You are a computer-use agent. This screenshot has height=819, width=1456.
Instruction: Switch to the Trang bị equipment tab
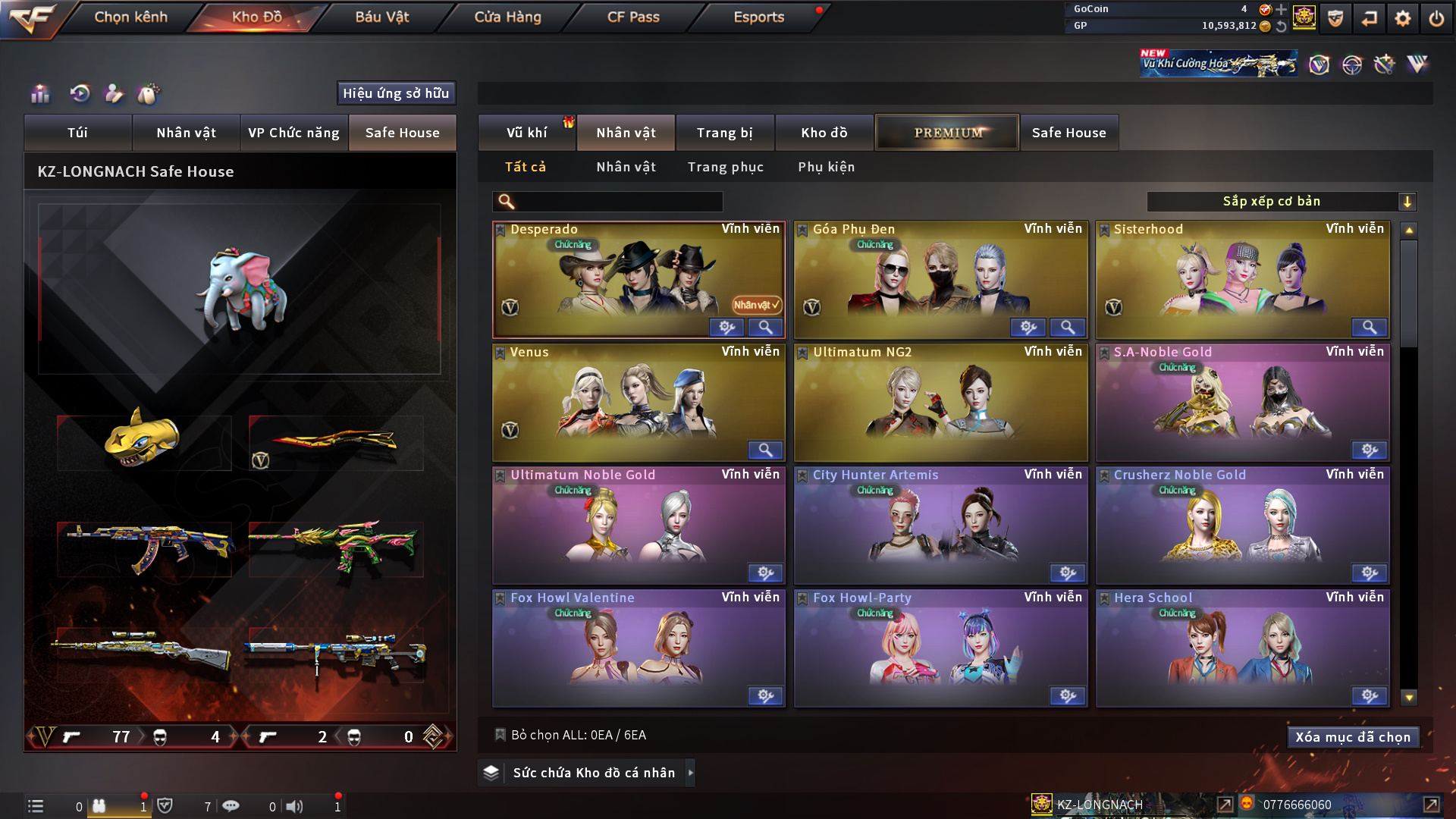click(724, 133)
